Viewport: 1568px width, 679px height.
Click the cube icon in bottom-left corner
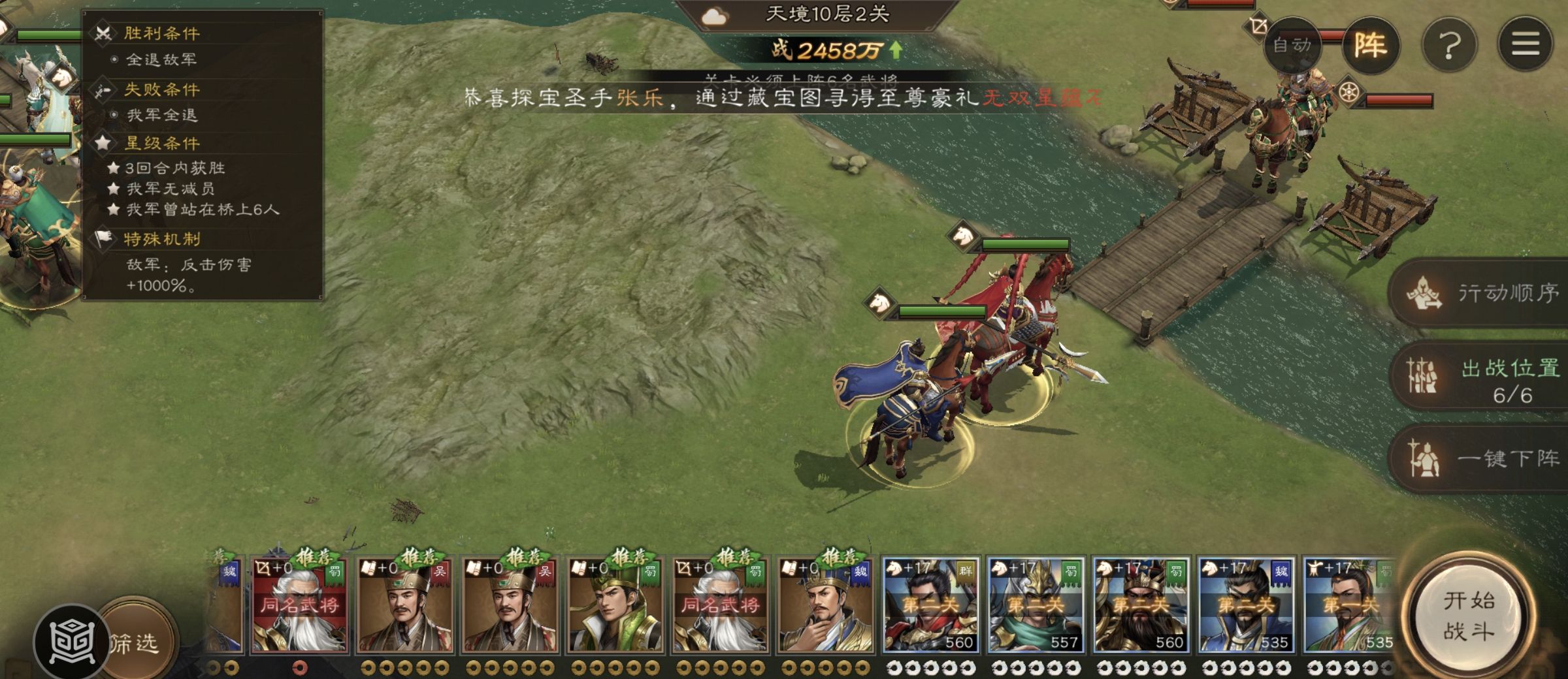click(71, 643)
